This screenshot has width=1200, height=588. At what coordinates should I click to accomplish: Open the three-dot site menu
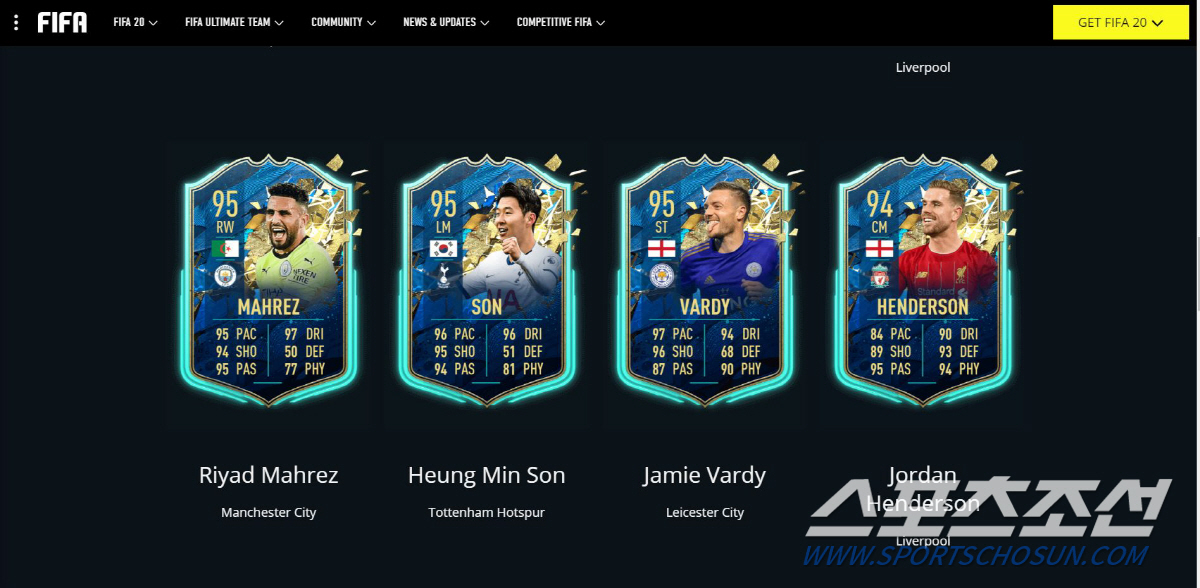click(16, 22)
